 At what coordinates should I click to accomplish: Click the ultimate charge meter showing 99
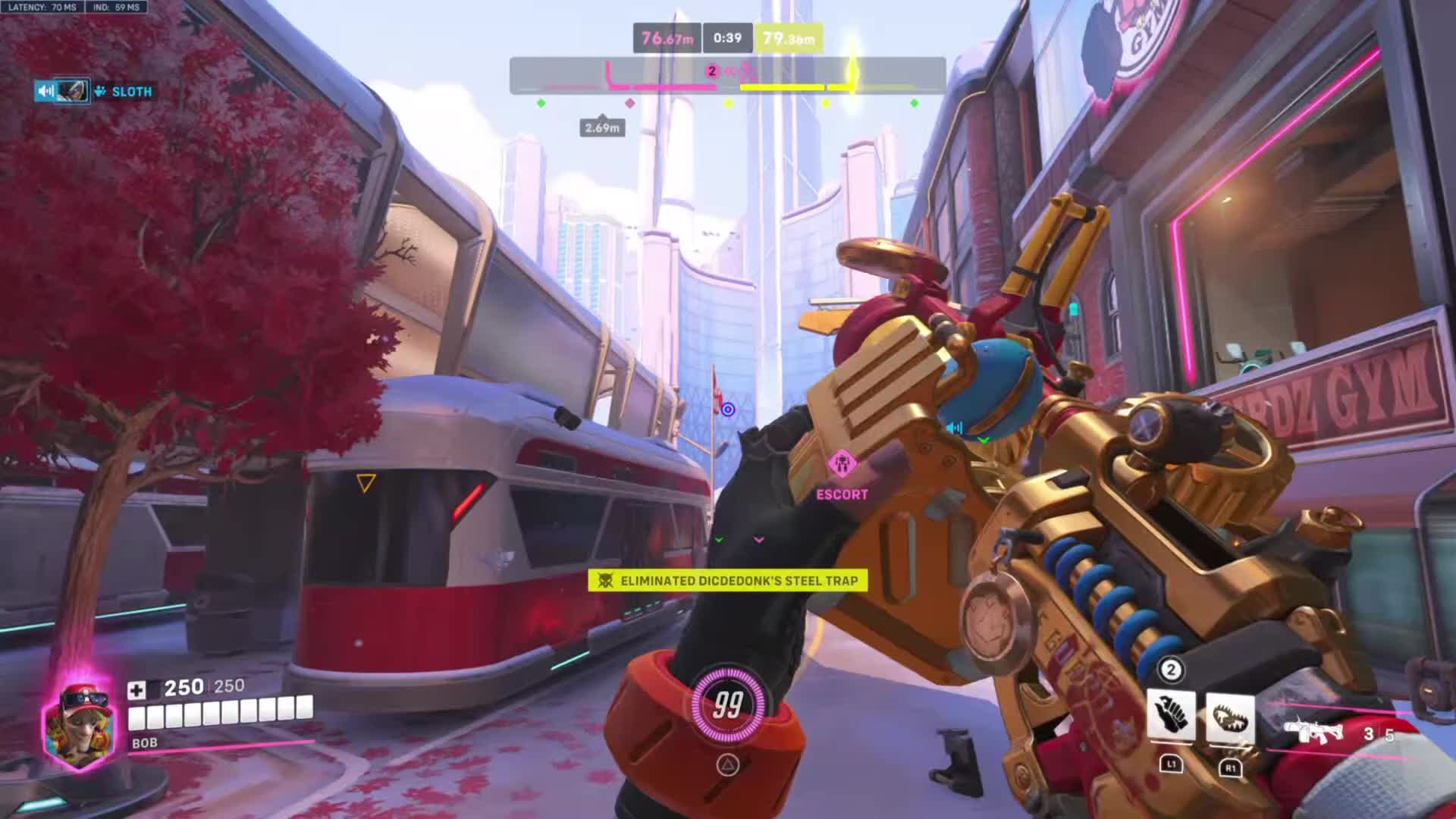[727, 705]
